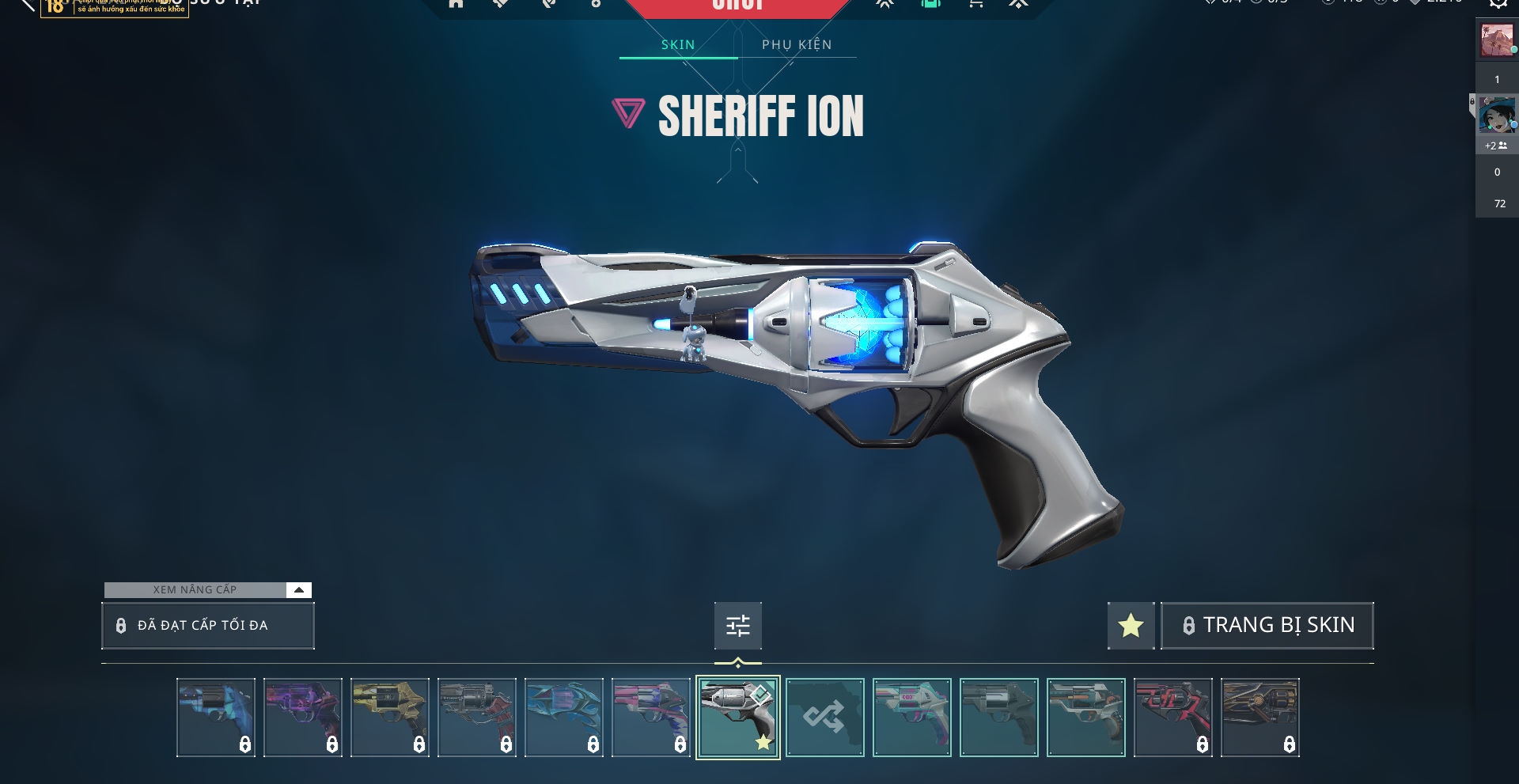Select the Skin tab
This screenshot has width=1519, height=784.
pyautogui.click(x=678, y=45)
